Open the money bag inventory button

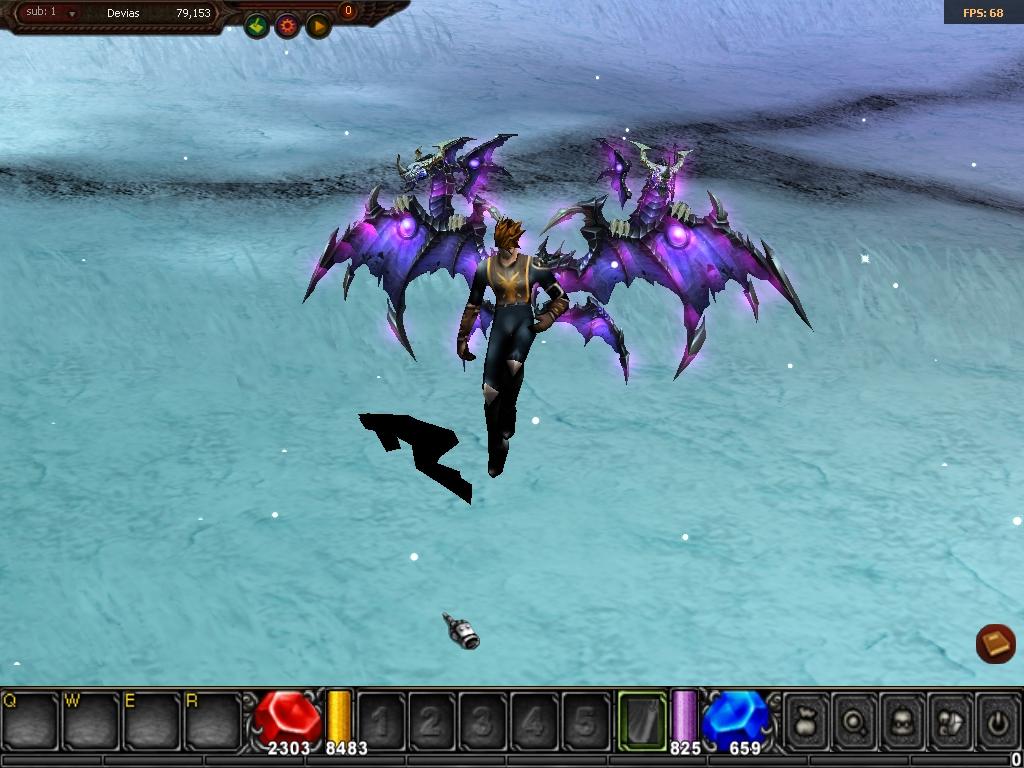point(807,720)
